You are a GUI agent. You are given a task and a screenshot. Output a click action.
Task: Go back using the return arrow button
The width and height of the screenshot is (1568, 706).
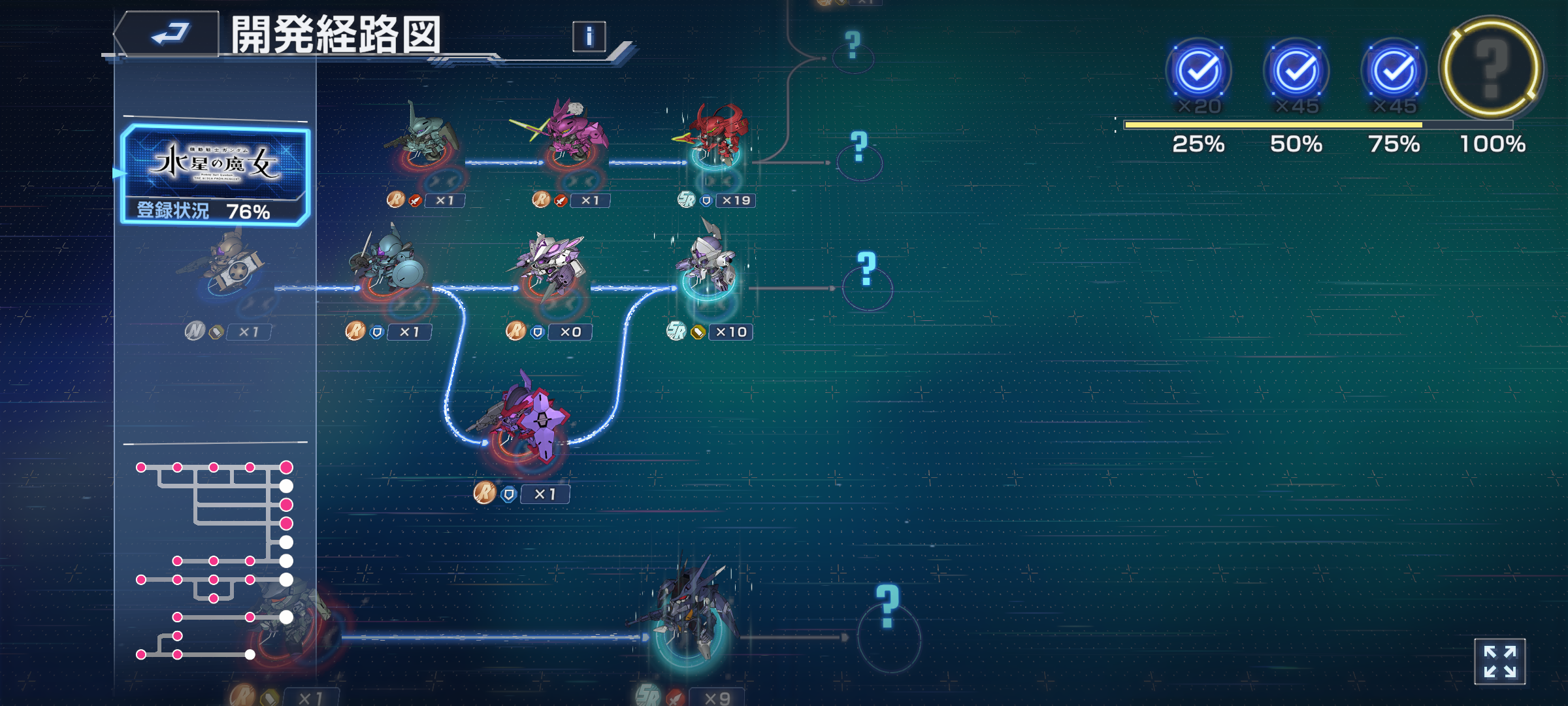(169, 34)
